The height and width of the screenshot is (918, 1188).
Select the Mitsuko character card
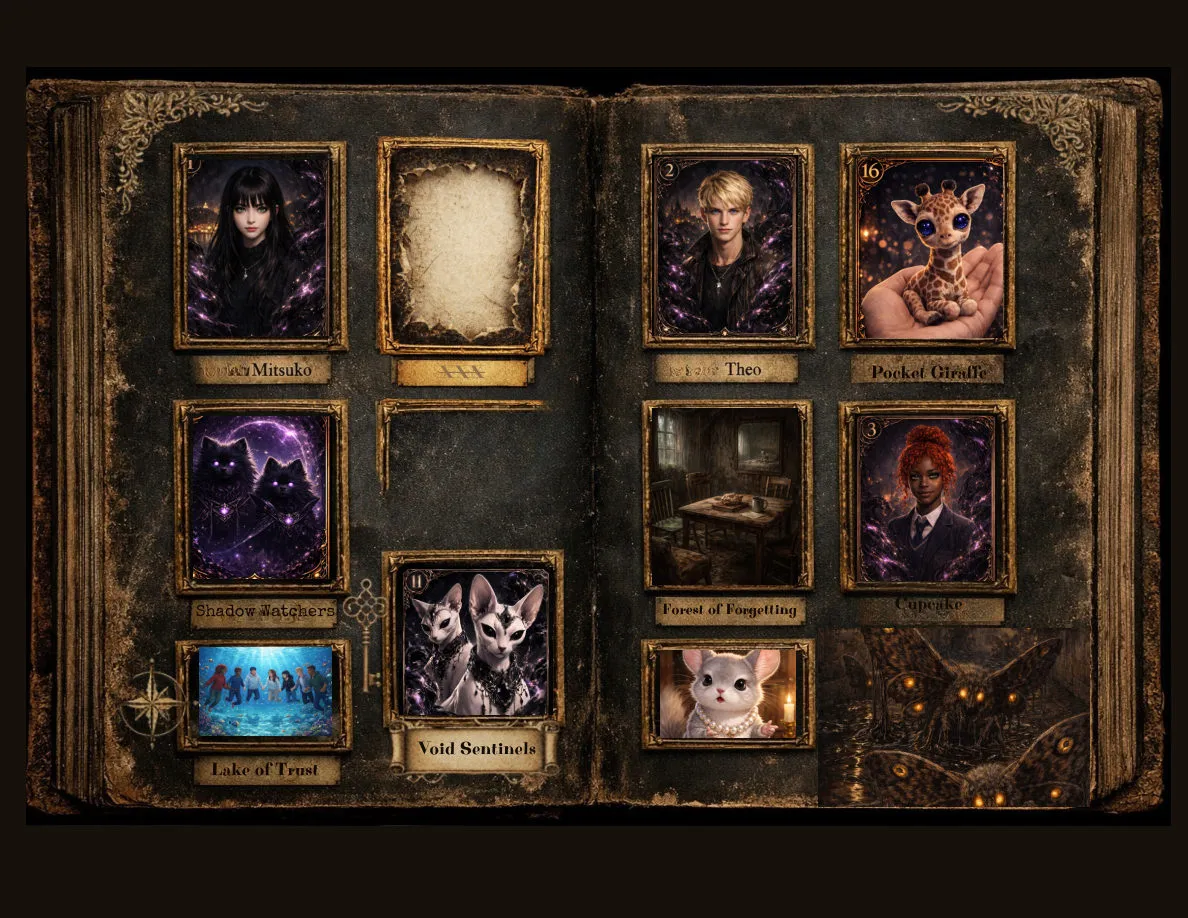[260, 246]
